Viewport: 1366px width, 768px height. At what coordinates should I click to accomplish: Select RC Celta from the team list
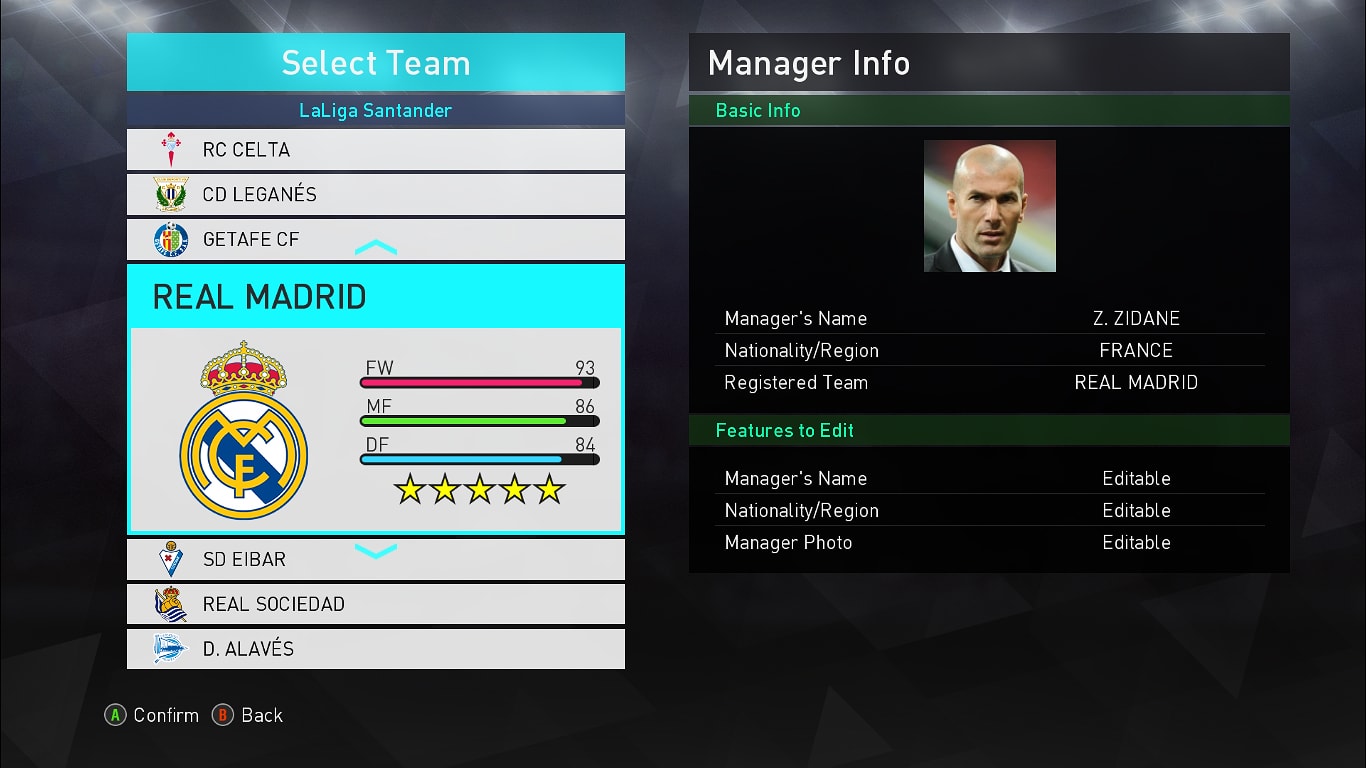point(375,150)
